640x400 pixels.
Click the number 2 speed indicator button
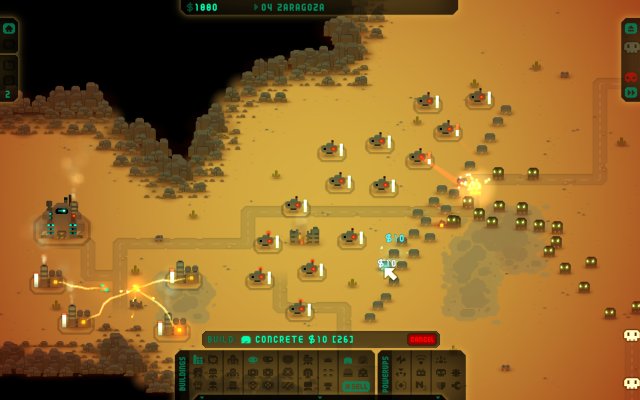click(9, 94)
